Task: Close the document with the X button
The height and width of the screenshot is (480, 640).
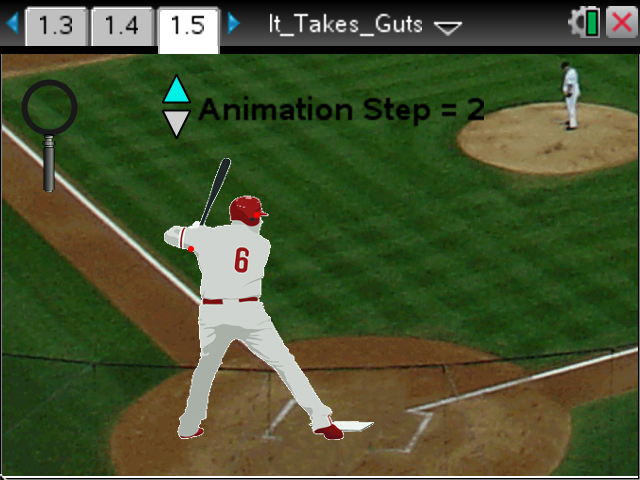Action: tap(622, 24)
